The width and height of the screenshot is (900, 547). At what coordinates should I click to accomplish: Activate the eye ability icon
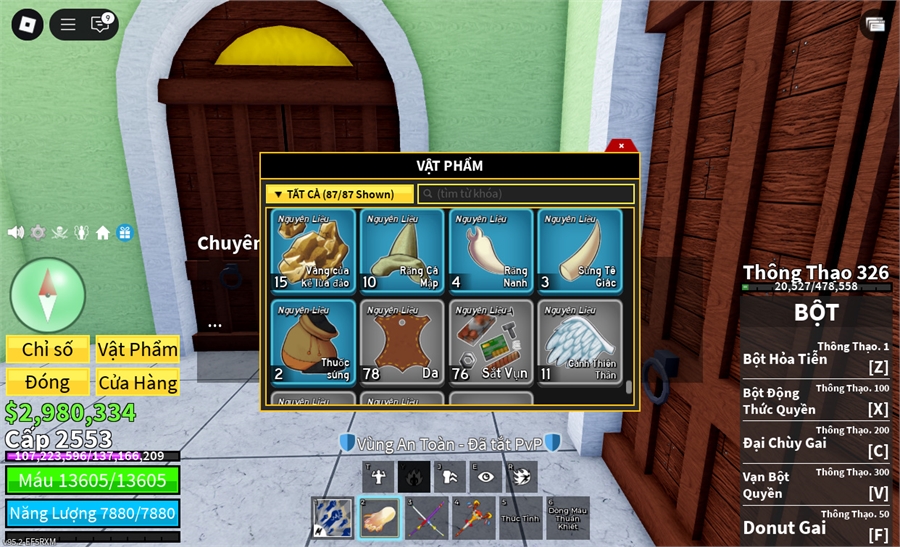click(x=486, y=477)
